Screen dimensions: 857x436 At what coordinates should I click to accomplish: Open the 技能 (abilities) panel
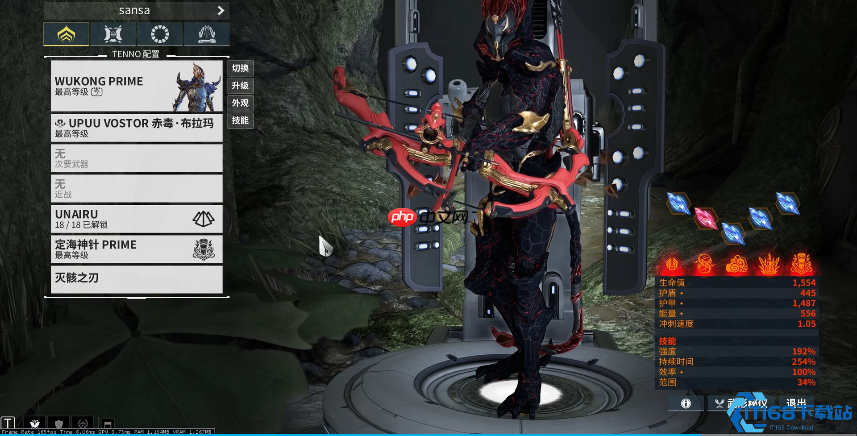click(x=240, y=120)
